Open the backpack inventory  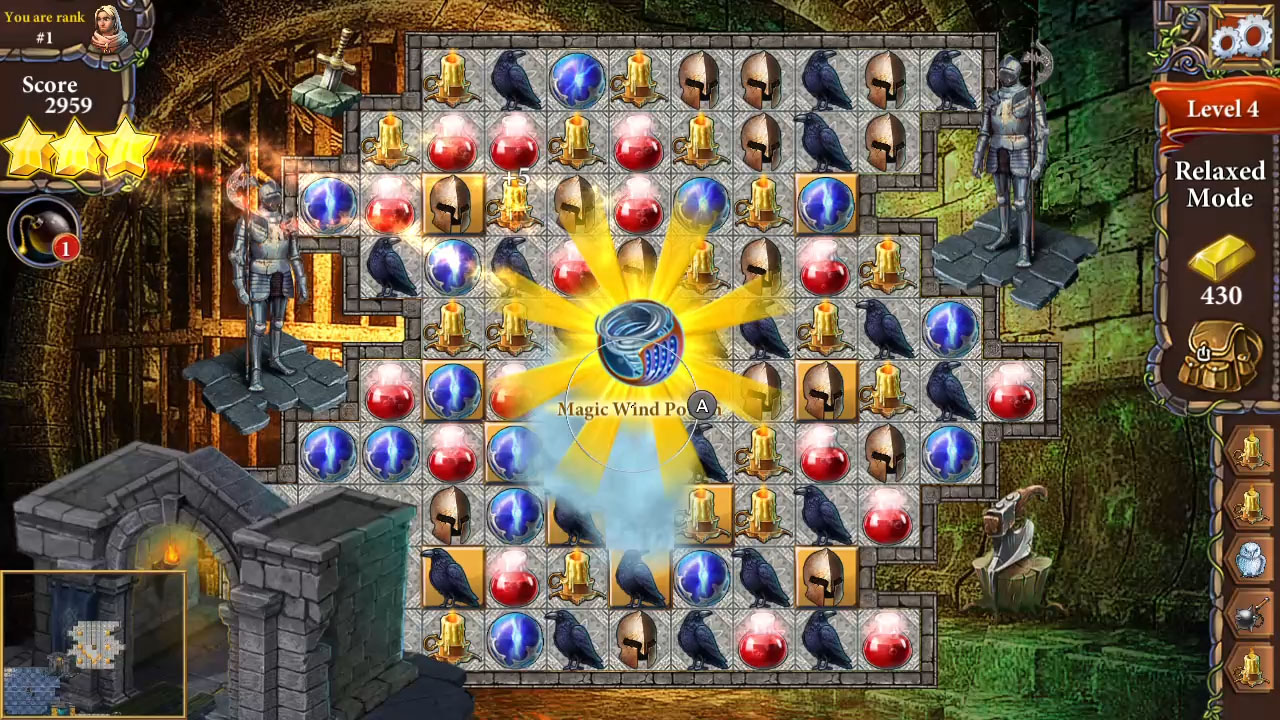[x=1218, y=355]
